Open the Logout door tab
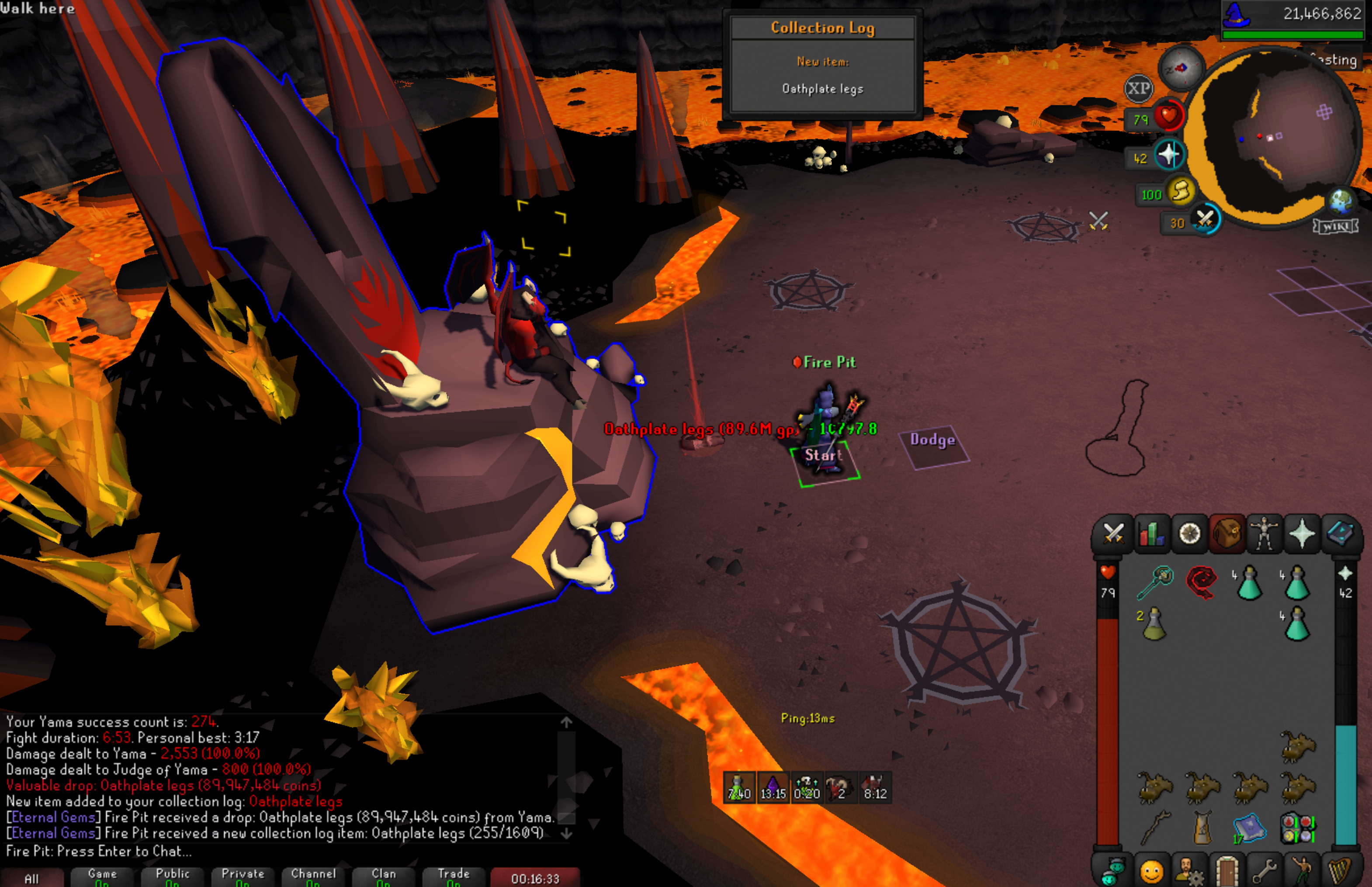This screenshot has width=1372, height=887. coord(1227,871)
